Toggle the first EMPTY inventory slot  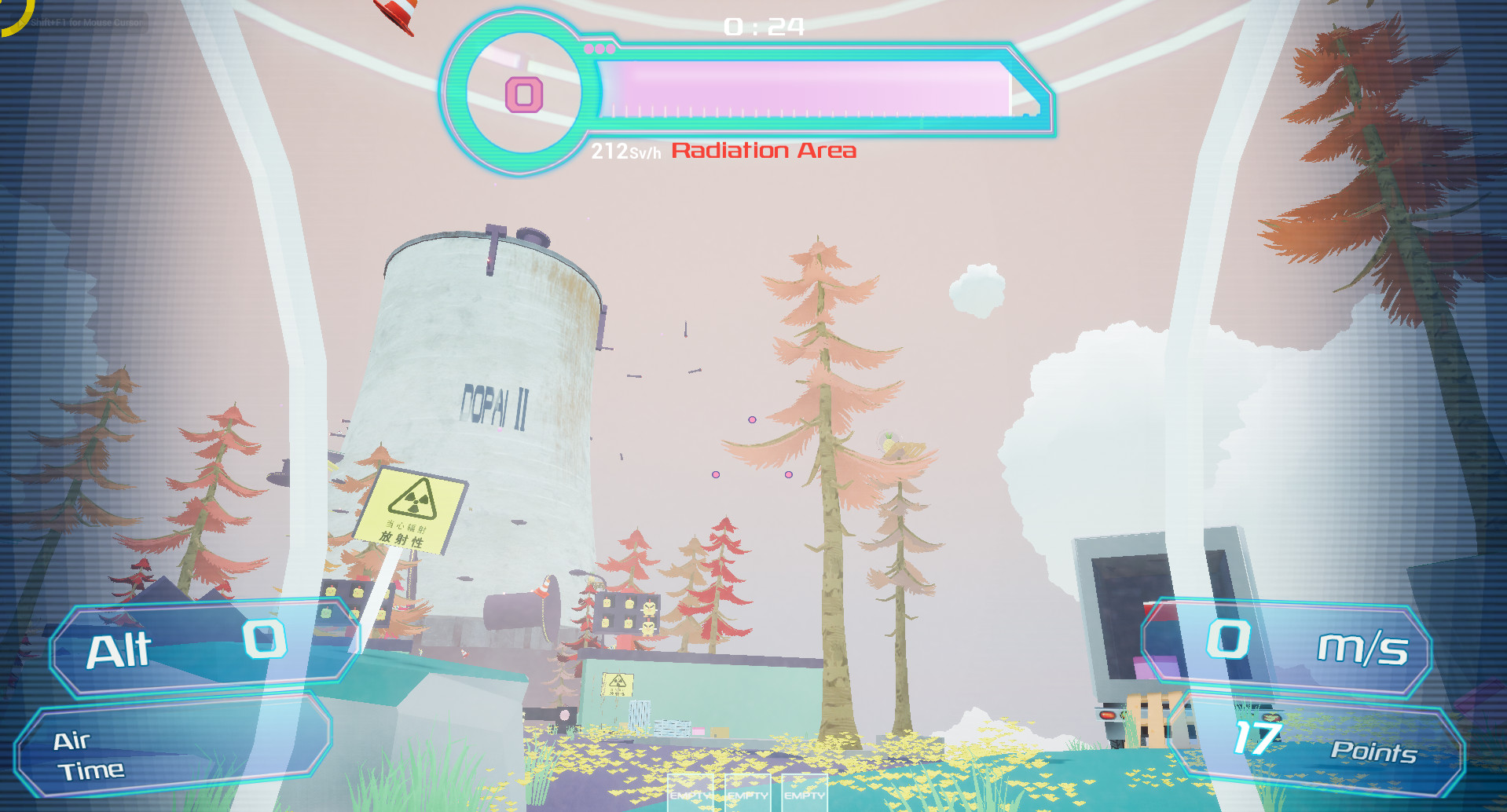click(x=690, y=796)
